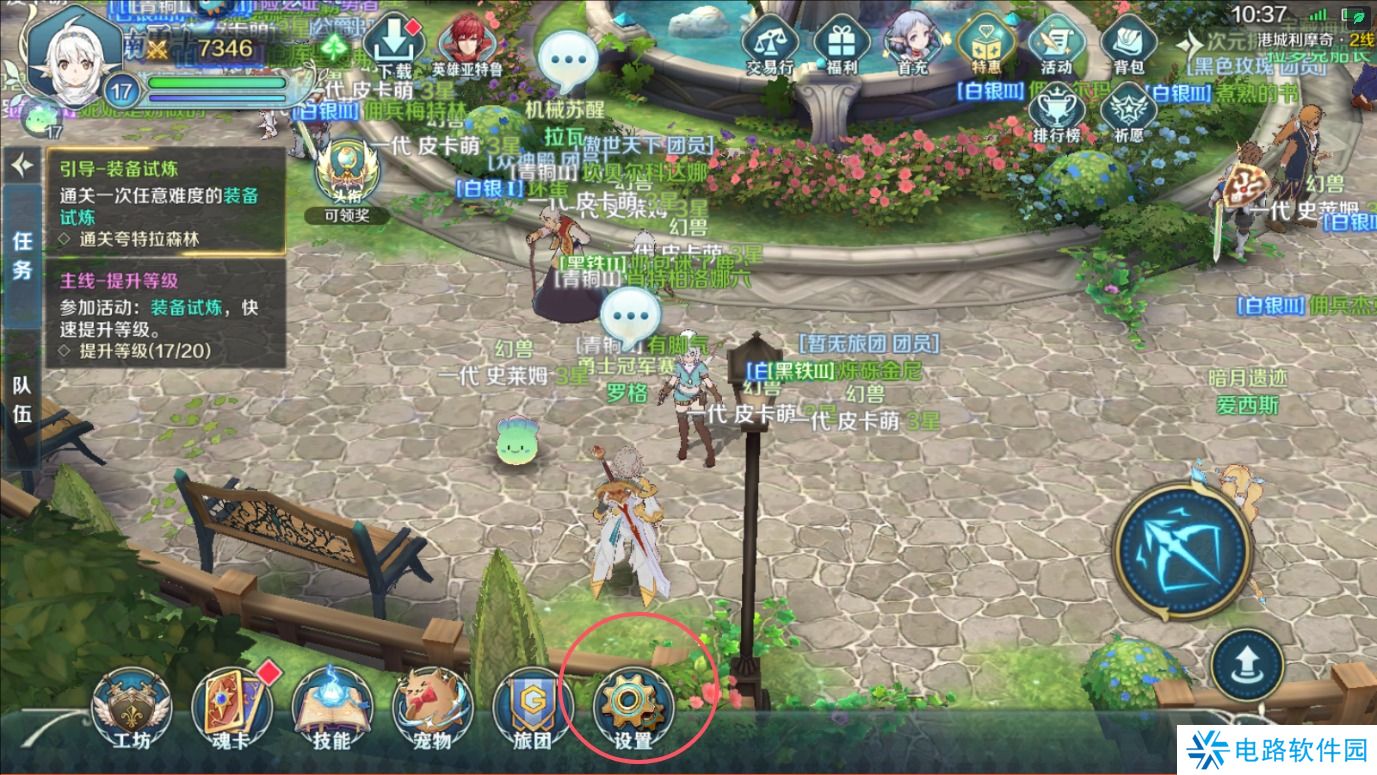Activate the bow attack button

coord(1183,551)
